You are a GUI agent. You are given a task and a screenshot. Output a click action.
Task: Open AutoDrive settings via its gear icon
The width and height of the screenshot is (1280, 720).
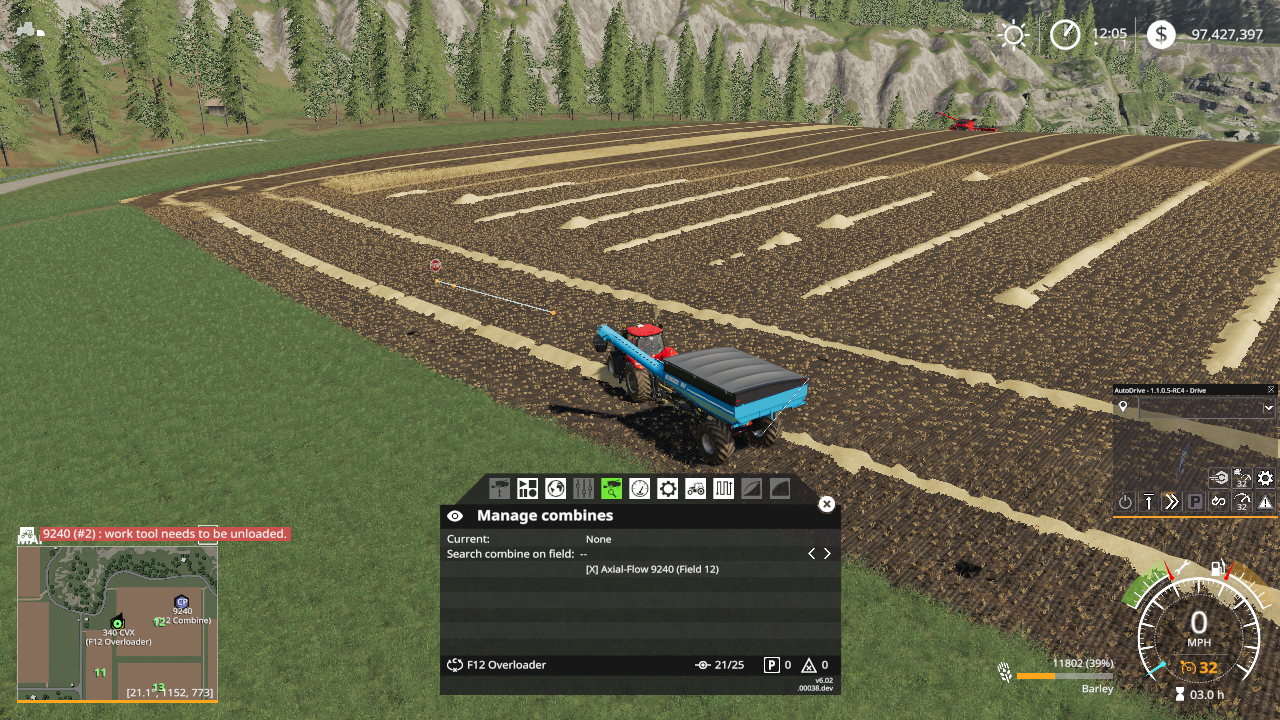click(x=1264, y=478)
